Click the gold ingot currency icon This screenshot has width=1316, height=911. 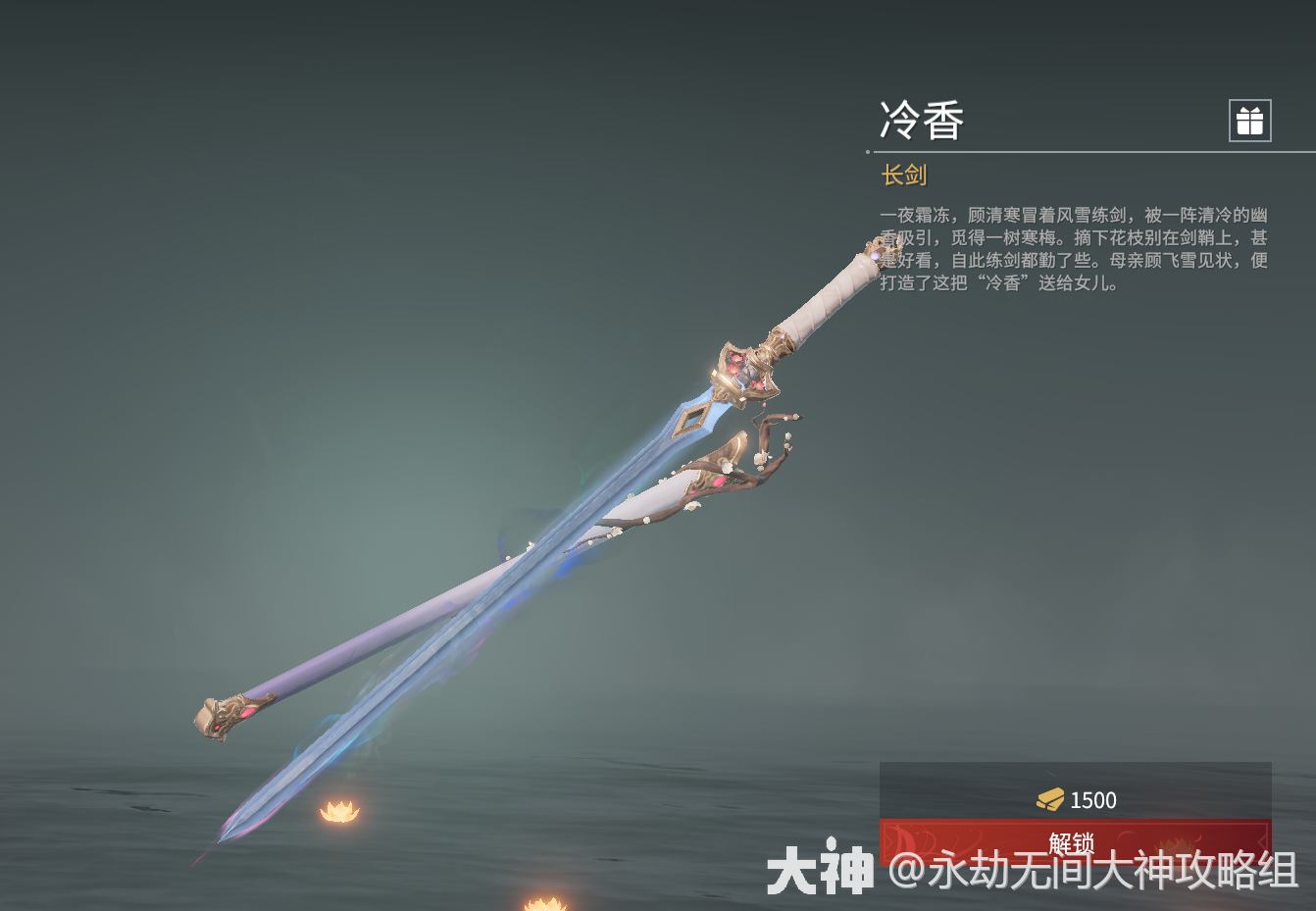[1049, 798]
